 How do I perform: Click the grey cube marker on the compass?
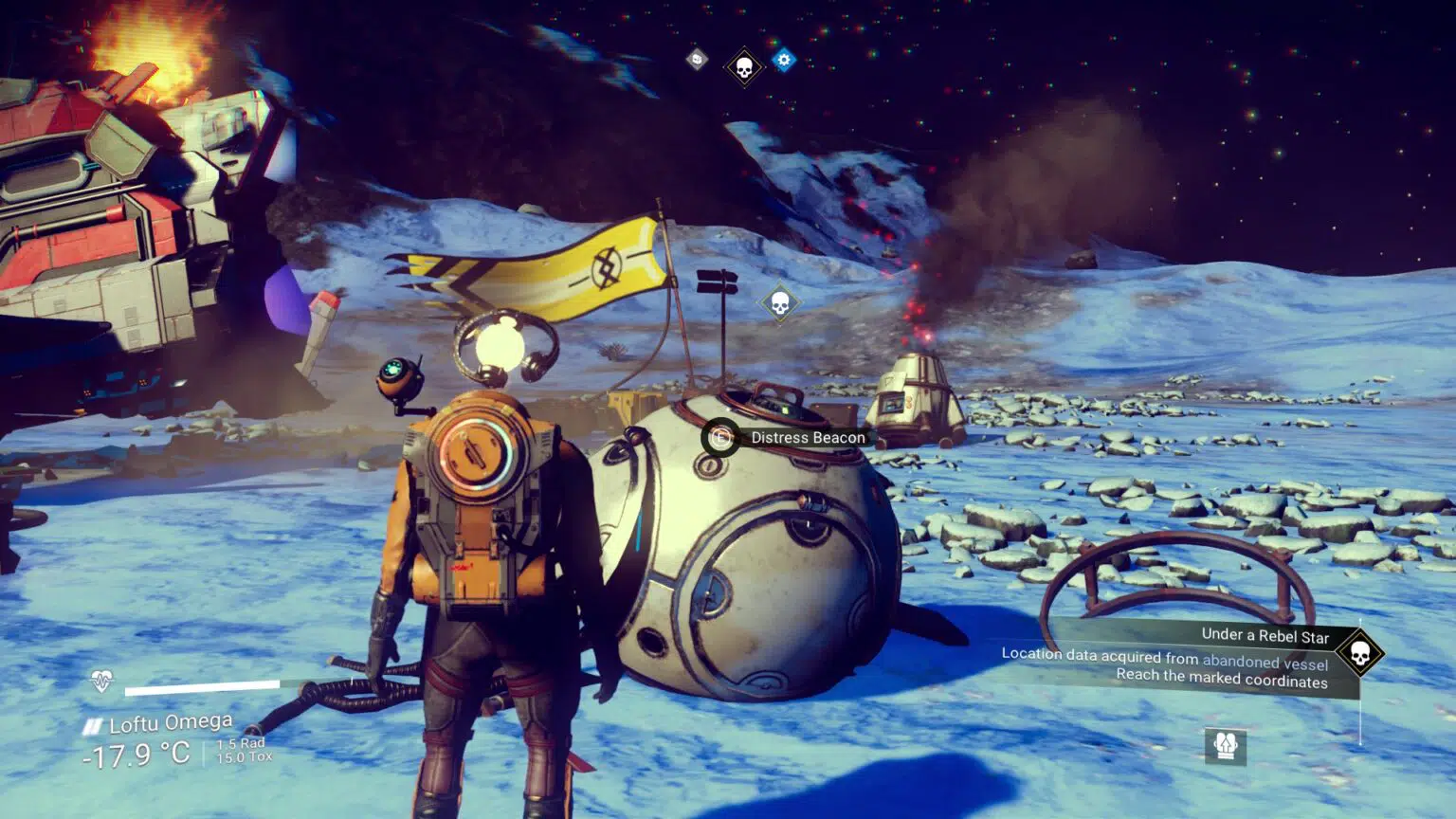tap(697, 60)
